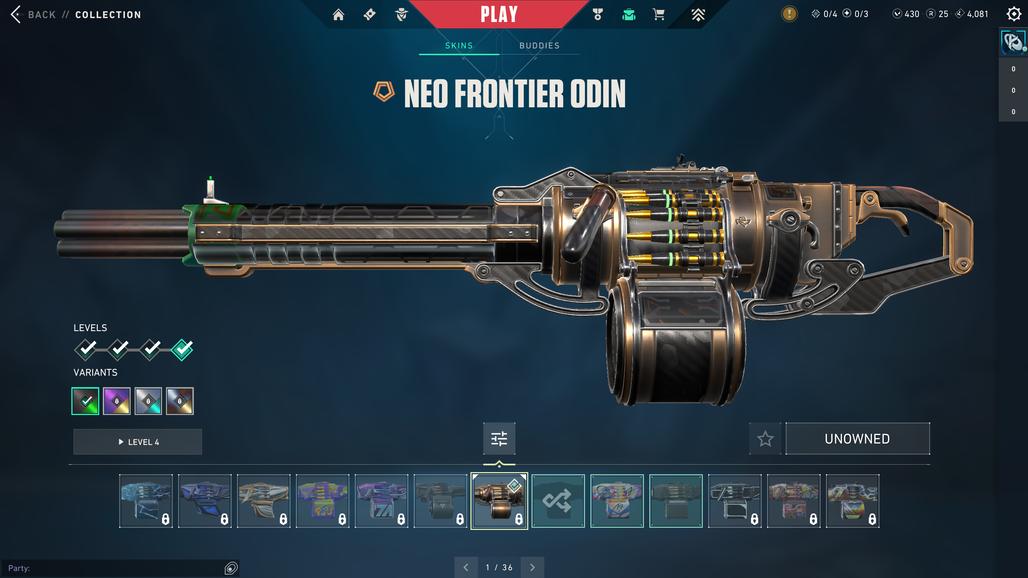This screenshot has width=1028, height=578.
Task: Select the random shuffle skin tile
Action: click(558, 500)
